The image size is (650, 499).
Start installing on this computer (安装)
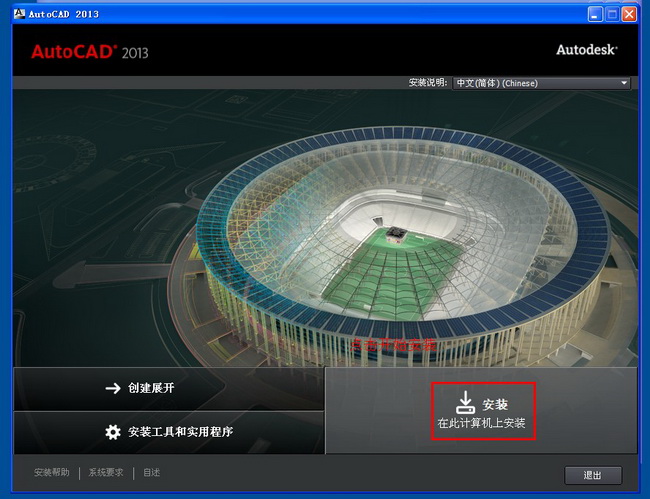(x=483, y=411)
